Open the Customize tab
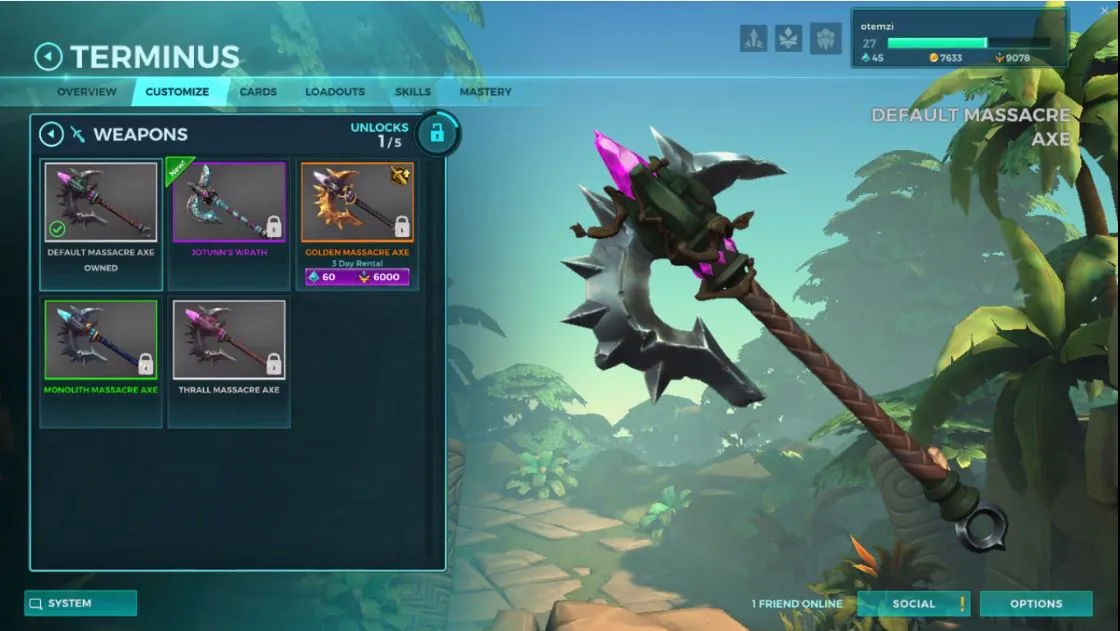The height and width of the screenshot is (631, 1120). 177,92
